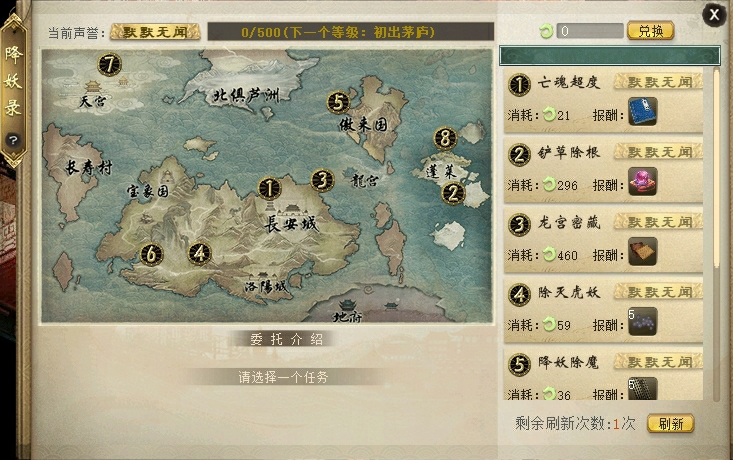Click the pink gem reward icon
The width and height of the screenshot is (733, 460).
pos(642,182)
